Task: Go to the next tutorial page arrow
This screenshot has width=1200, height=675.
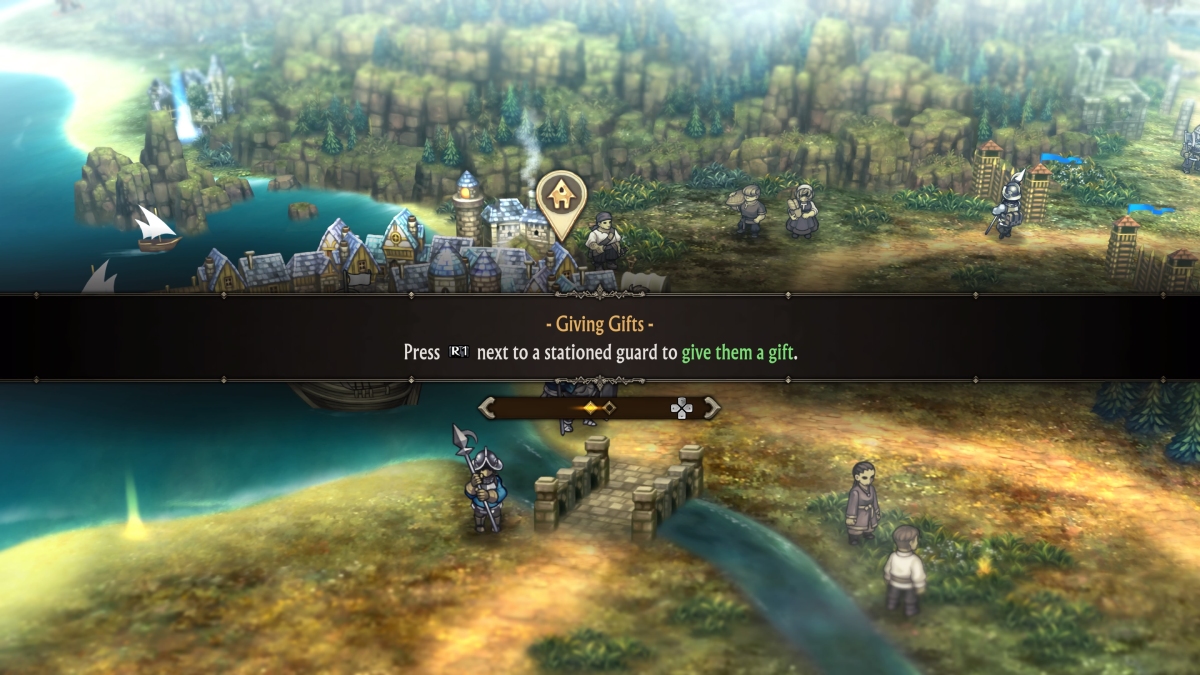Action: coord(712,407)
